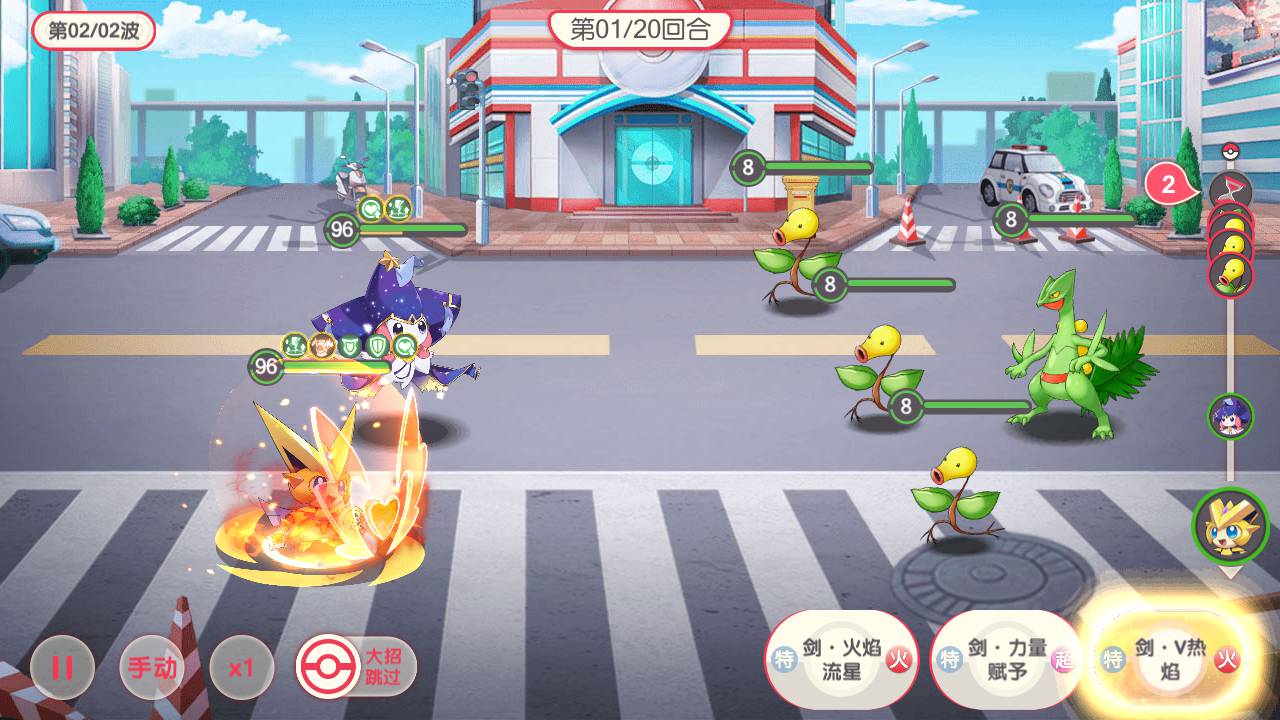The image size is (1280, 720).
Task: Change the x1 battle speed
Action: pos(241,667)
